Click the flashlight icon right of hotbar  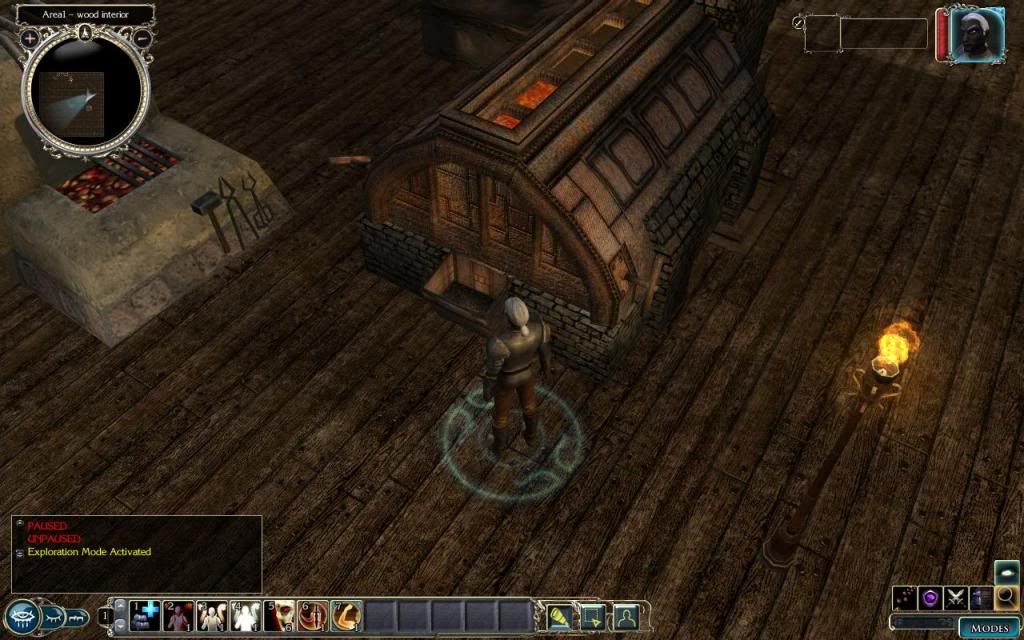(557, 616)
